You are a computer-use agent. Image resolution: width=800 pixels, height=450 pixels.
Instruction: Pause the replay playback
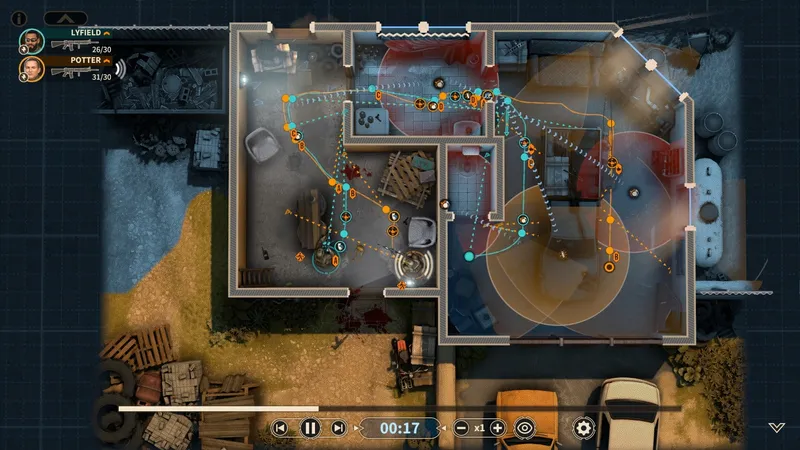click(310, 428)
